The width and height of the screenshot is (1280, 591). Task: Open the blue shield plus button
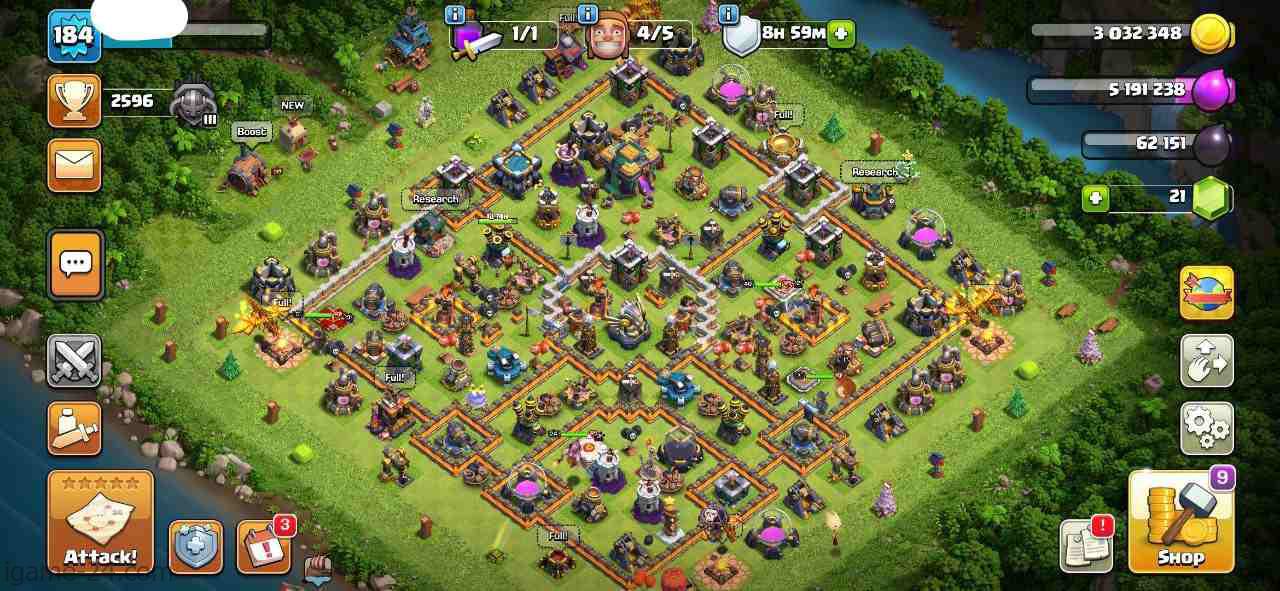[x=195, y=546]
